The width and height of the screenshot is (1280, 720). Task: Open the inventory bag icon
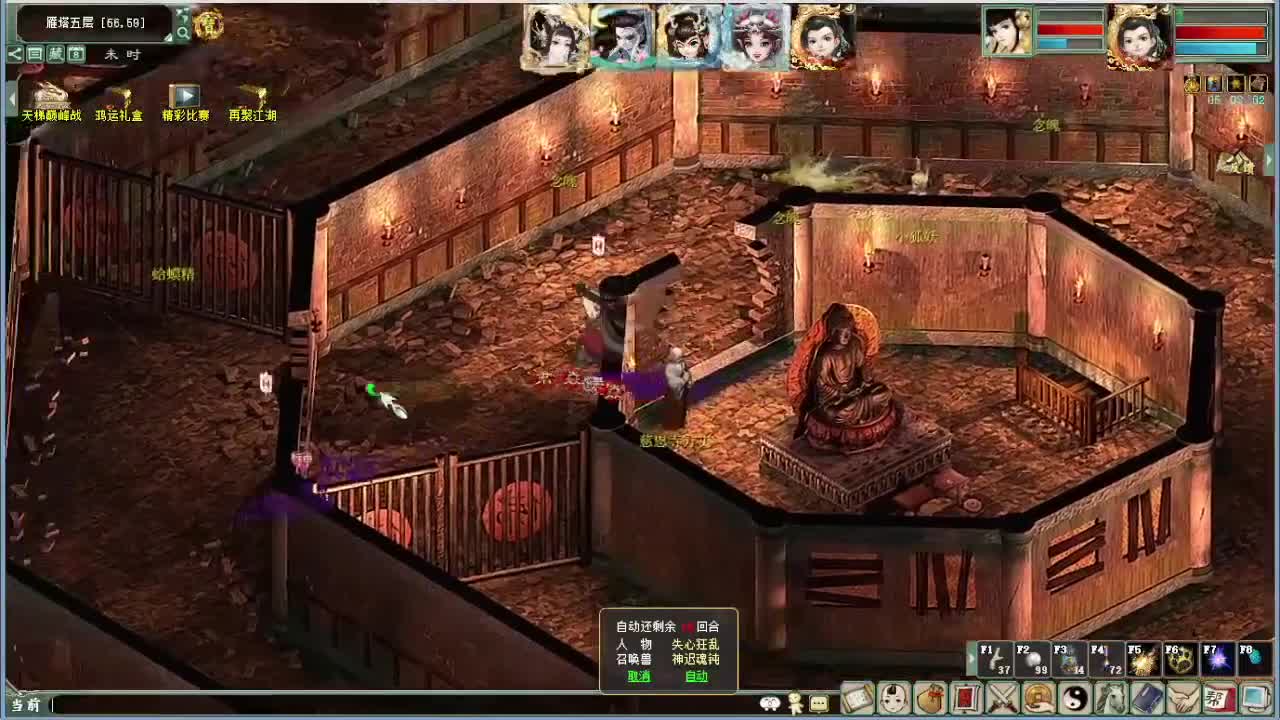[930, 697]
